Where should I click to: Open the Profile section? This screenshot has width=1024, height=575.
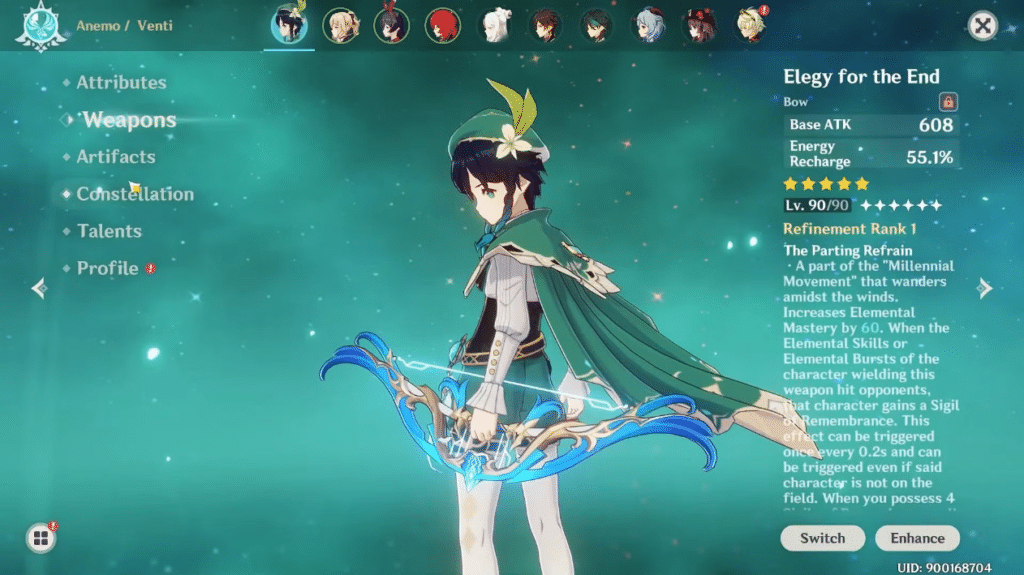point(107,268)
